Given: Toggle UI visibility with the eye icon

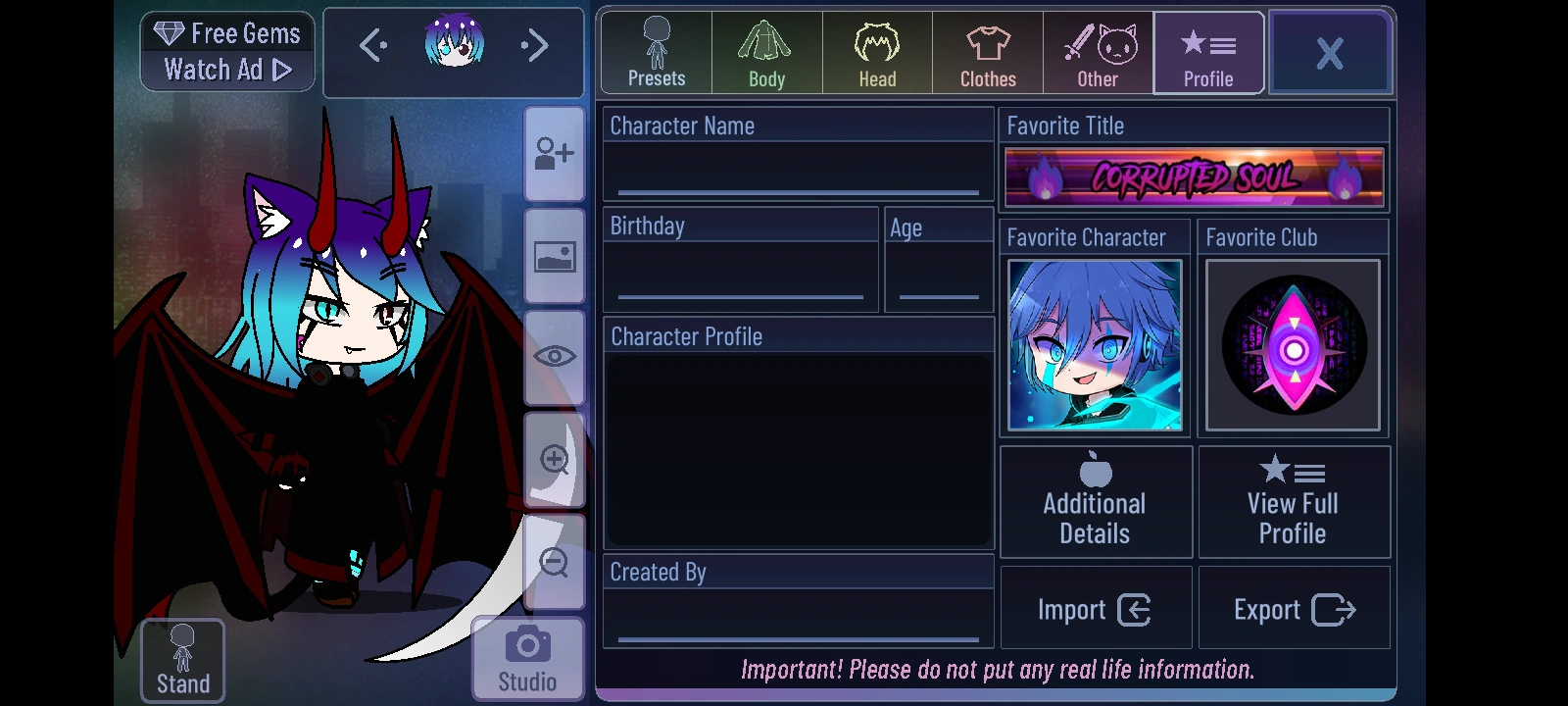Looking at the screenshot, I should [554, 356].
